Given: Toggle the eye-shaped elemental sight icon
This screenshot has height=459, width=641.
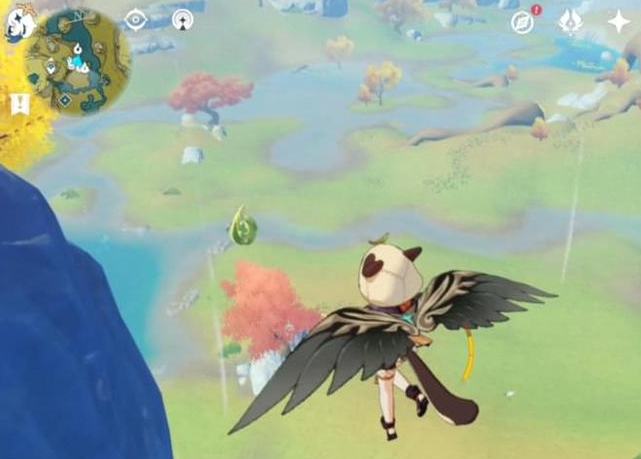Looking at the screenshot, I should pos(135,20).
